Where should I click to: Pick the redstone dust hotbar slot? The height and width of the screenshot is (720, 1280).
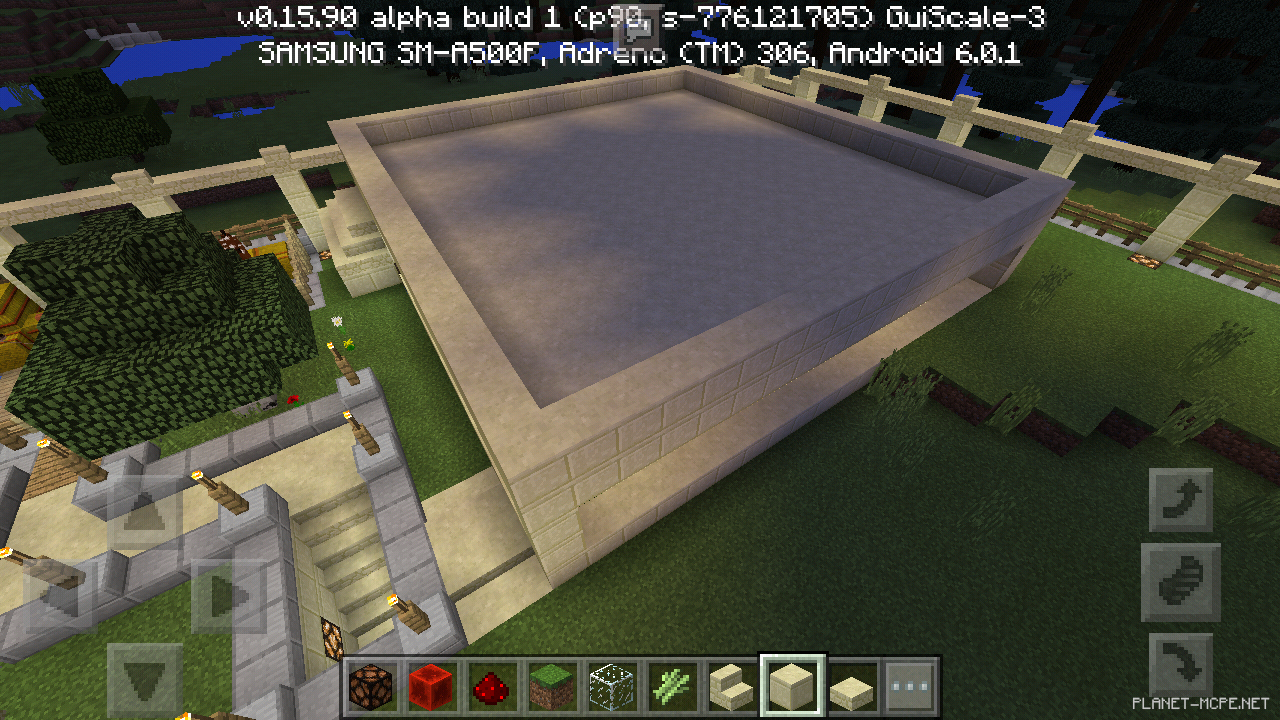(490, 682)
